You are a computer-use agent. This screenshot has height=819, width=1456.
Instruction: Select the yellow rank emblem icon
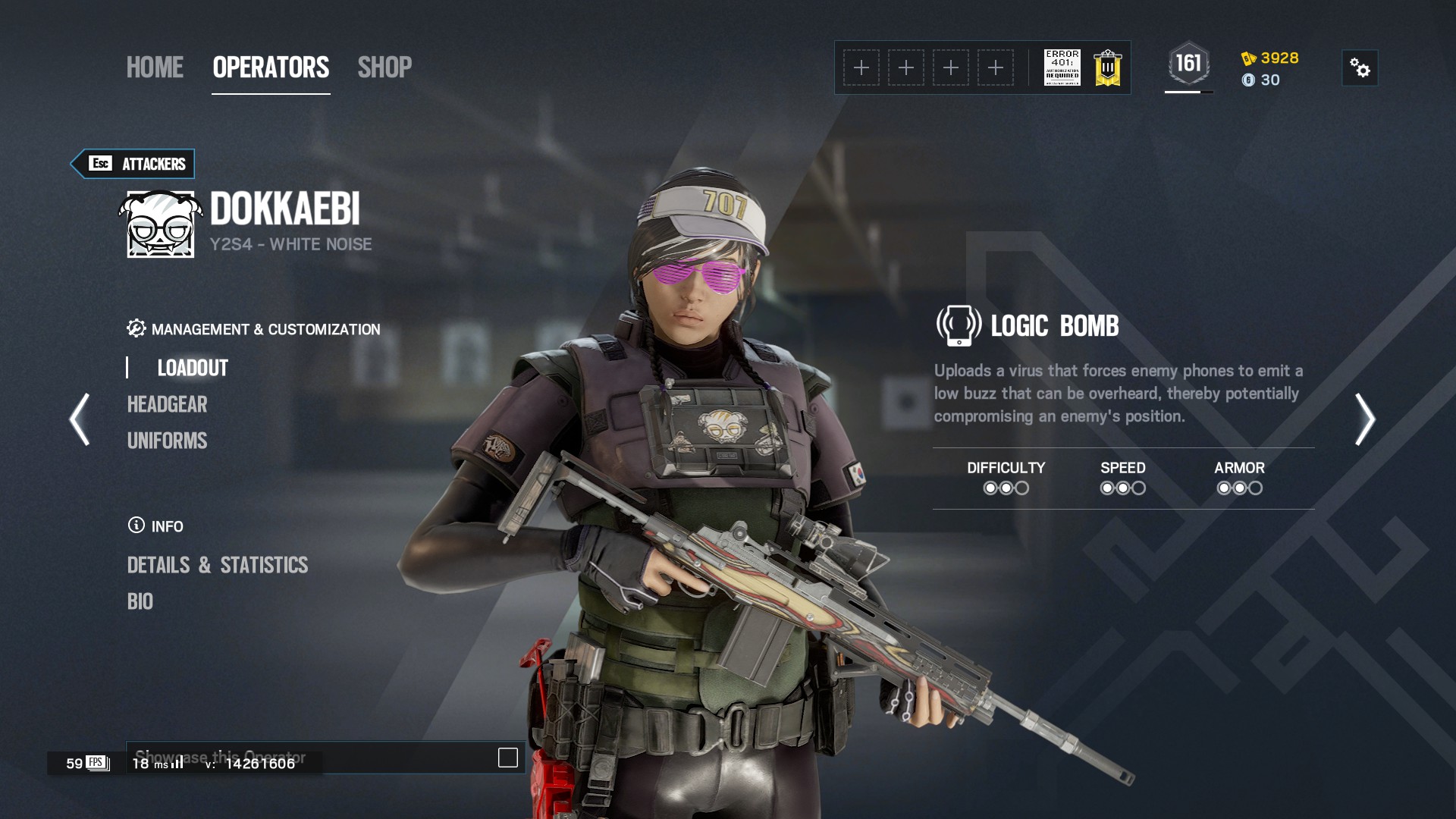coord(1107,68)
